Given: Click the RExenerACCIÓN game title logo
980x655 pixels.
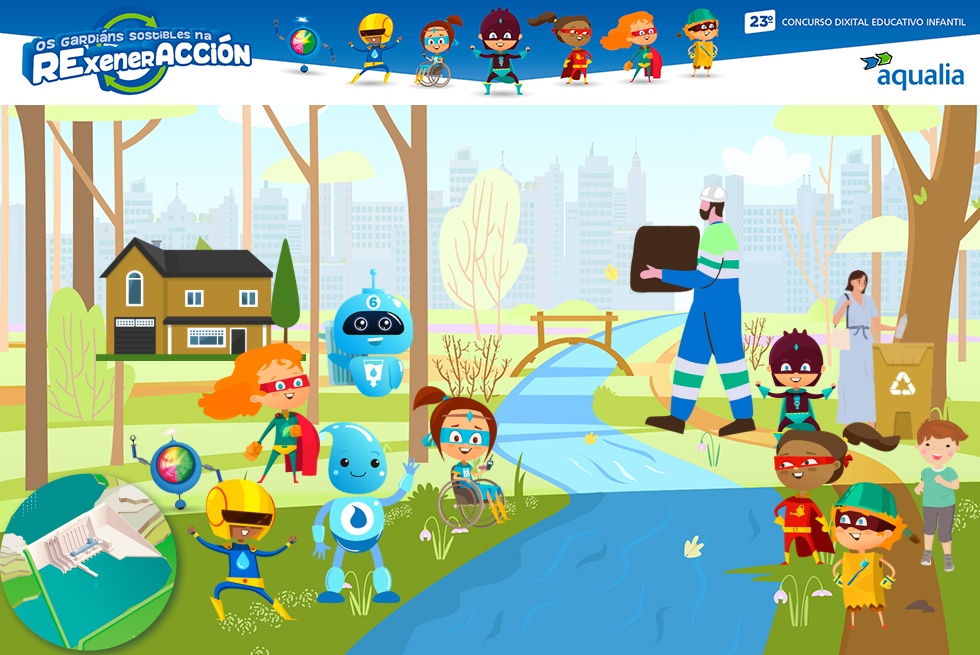Looking at the screenshot, I should click(x=137, y=53).
